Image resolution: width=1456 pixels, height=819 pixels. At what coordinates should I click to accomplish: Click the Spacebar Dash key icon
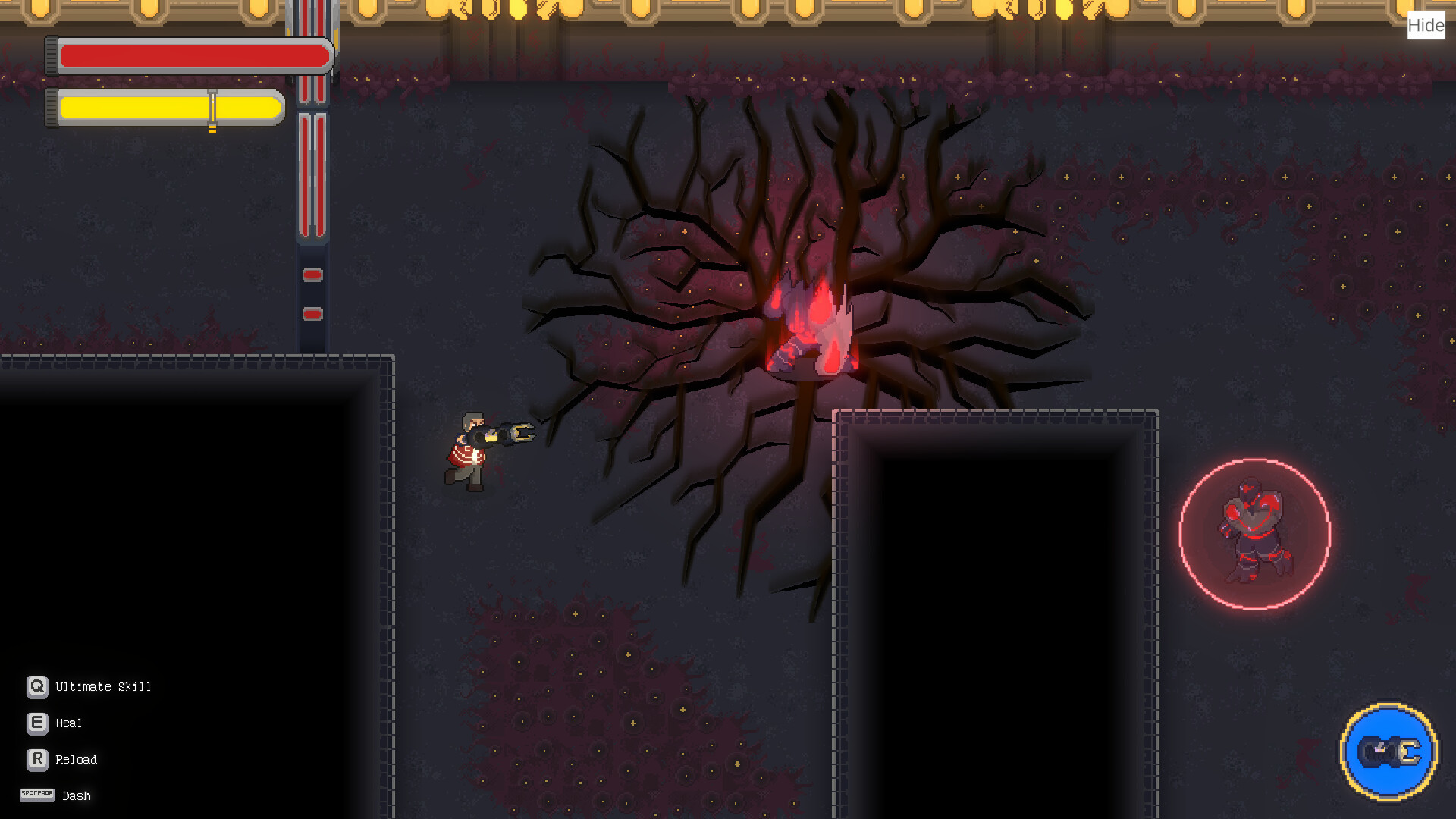[x=36, y=795]
